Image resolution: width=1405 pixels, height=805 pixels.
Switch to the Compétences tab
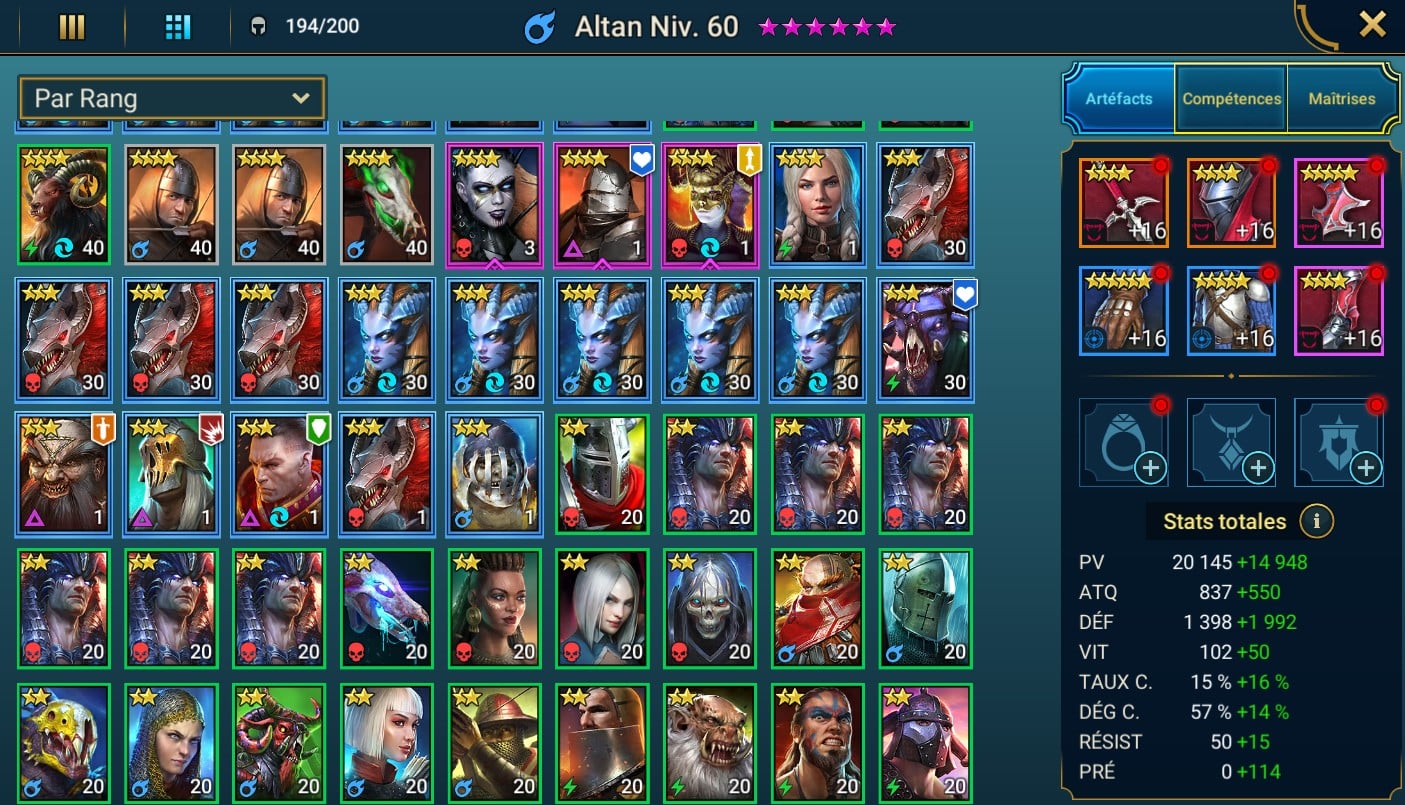point(1231,99)
